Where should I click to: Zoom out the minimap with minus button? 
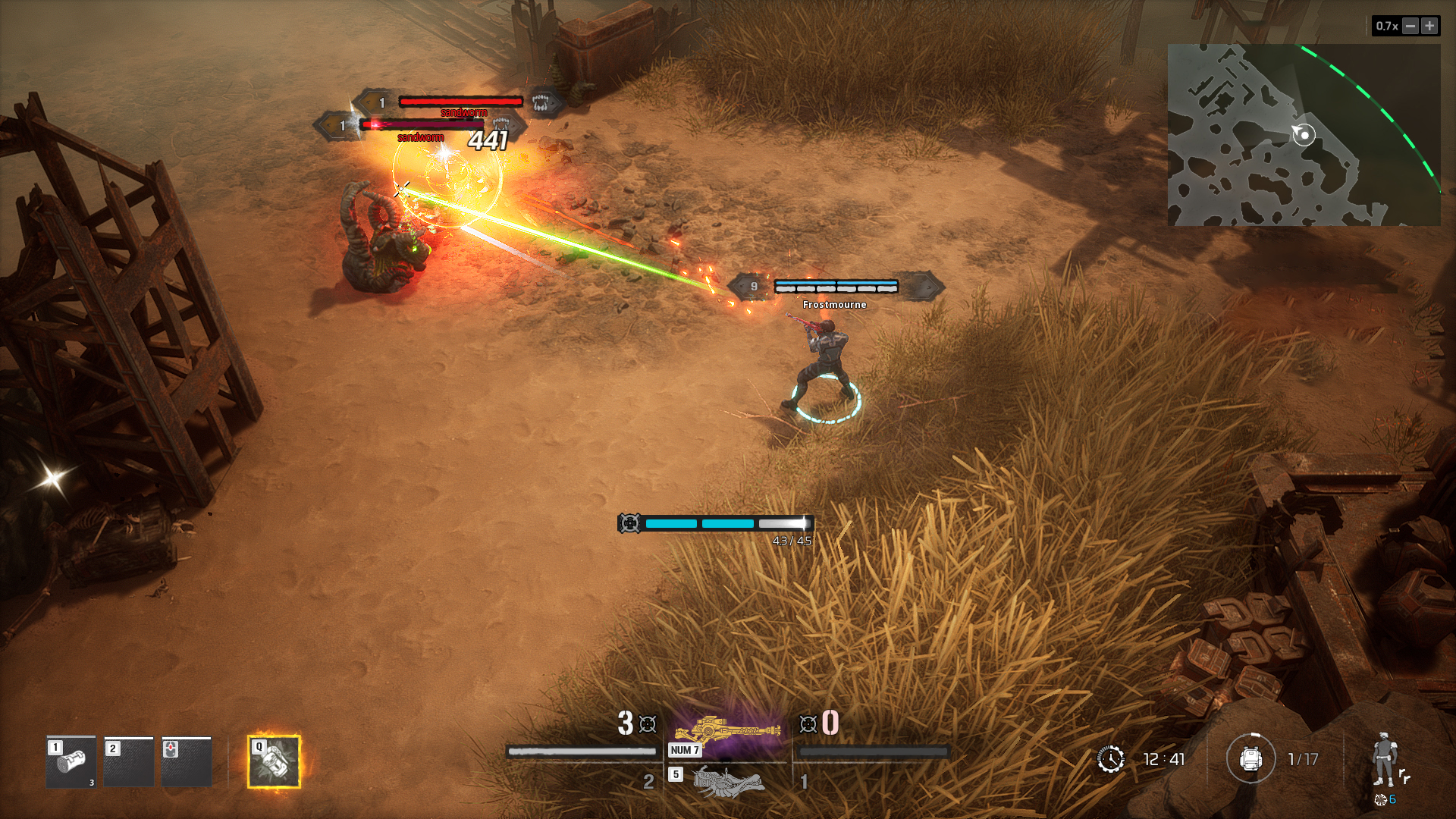(x=1410, y=26)
